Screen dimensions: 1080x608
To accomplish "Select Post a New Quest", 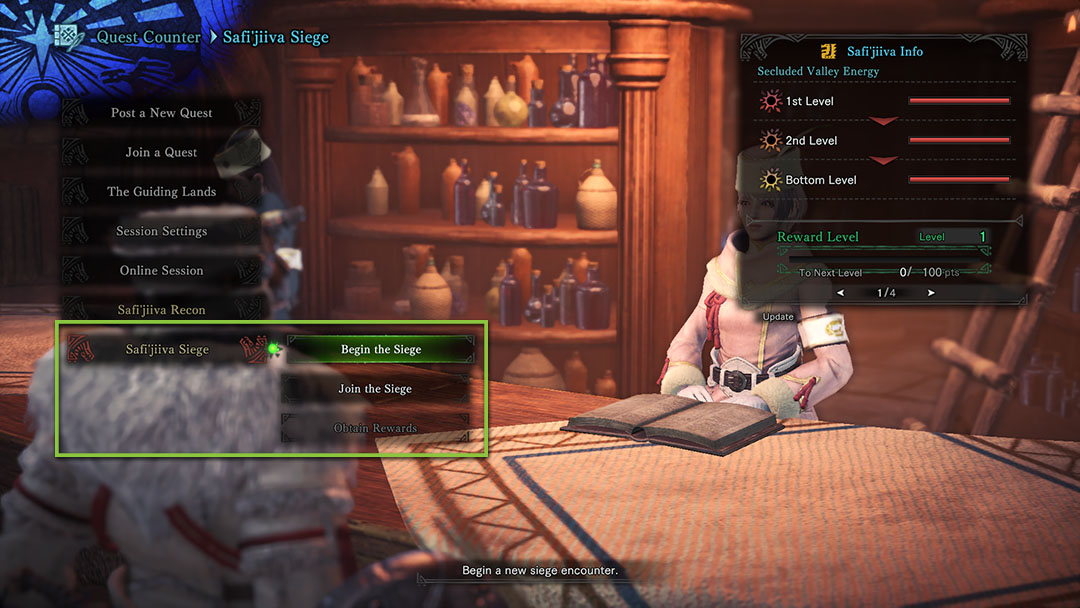I will [x=161, y=113].
